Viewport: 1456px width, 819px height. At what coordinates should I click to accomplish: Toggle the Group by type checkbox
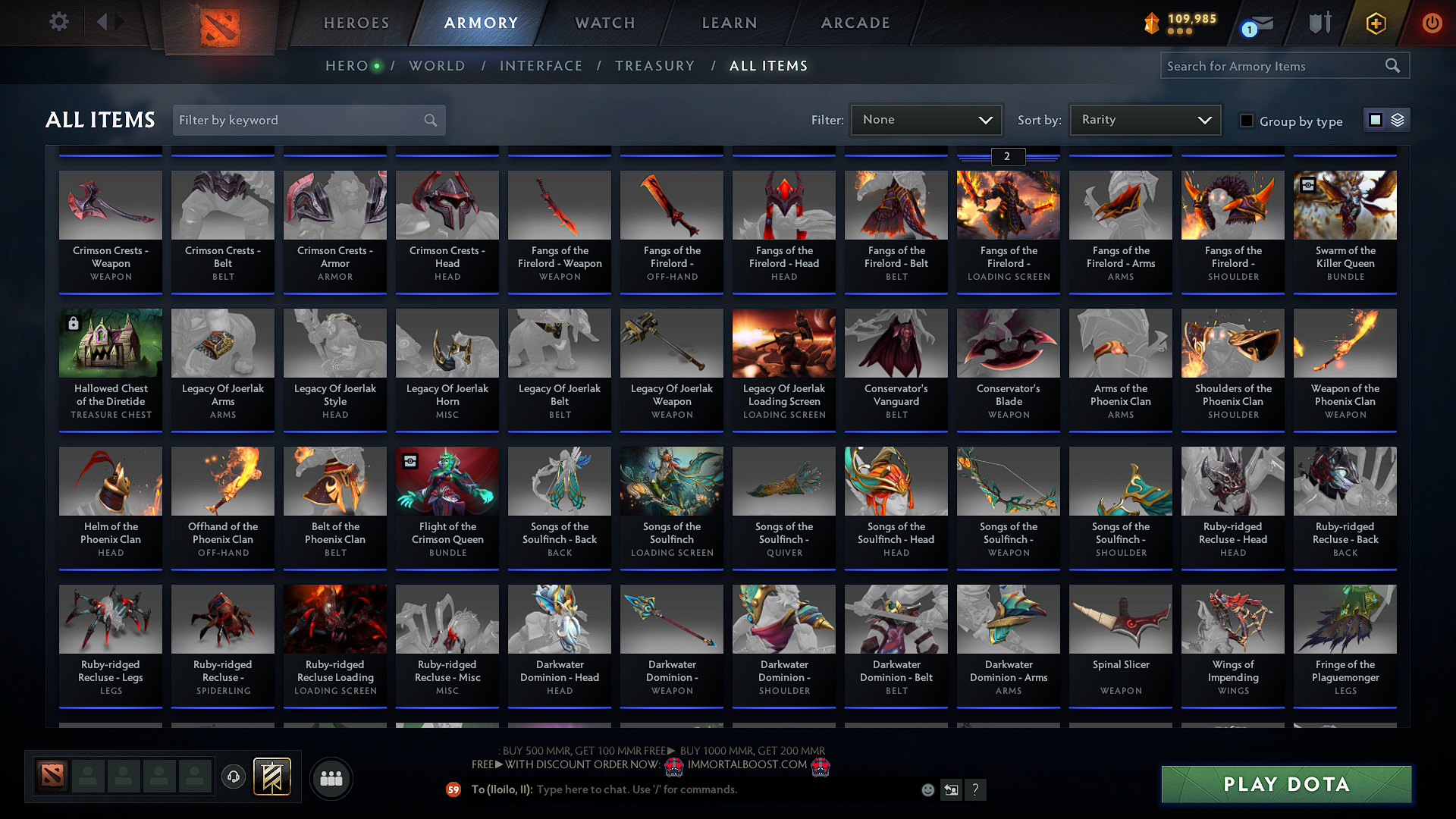coord(1246,121)
